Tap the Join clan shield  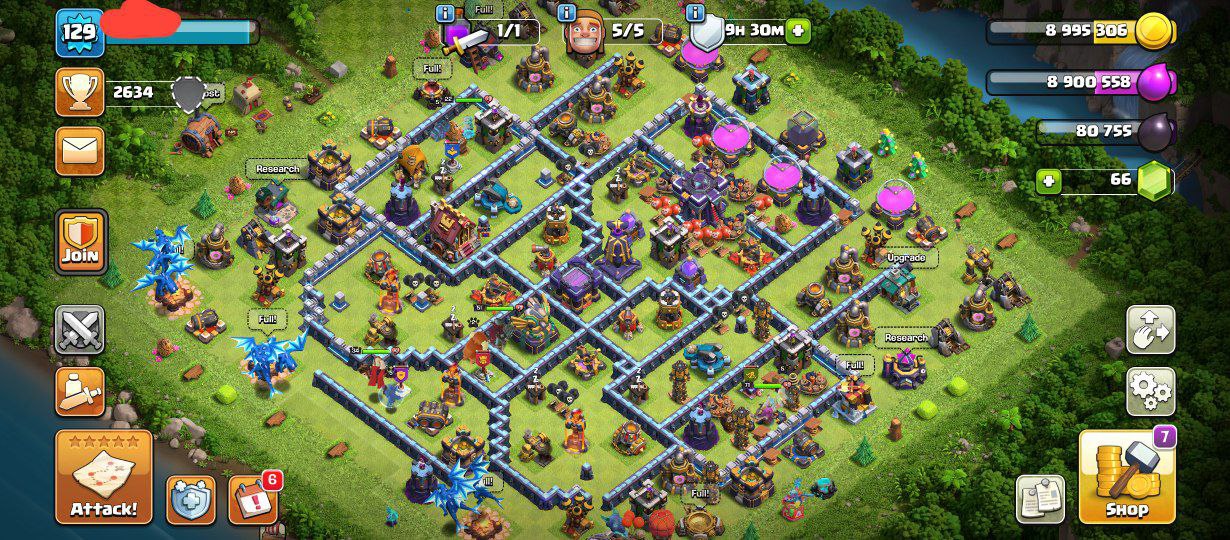81,241
